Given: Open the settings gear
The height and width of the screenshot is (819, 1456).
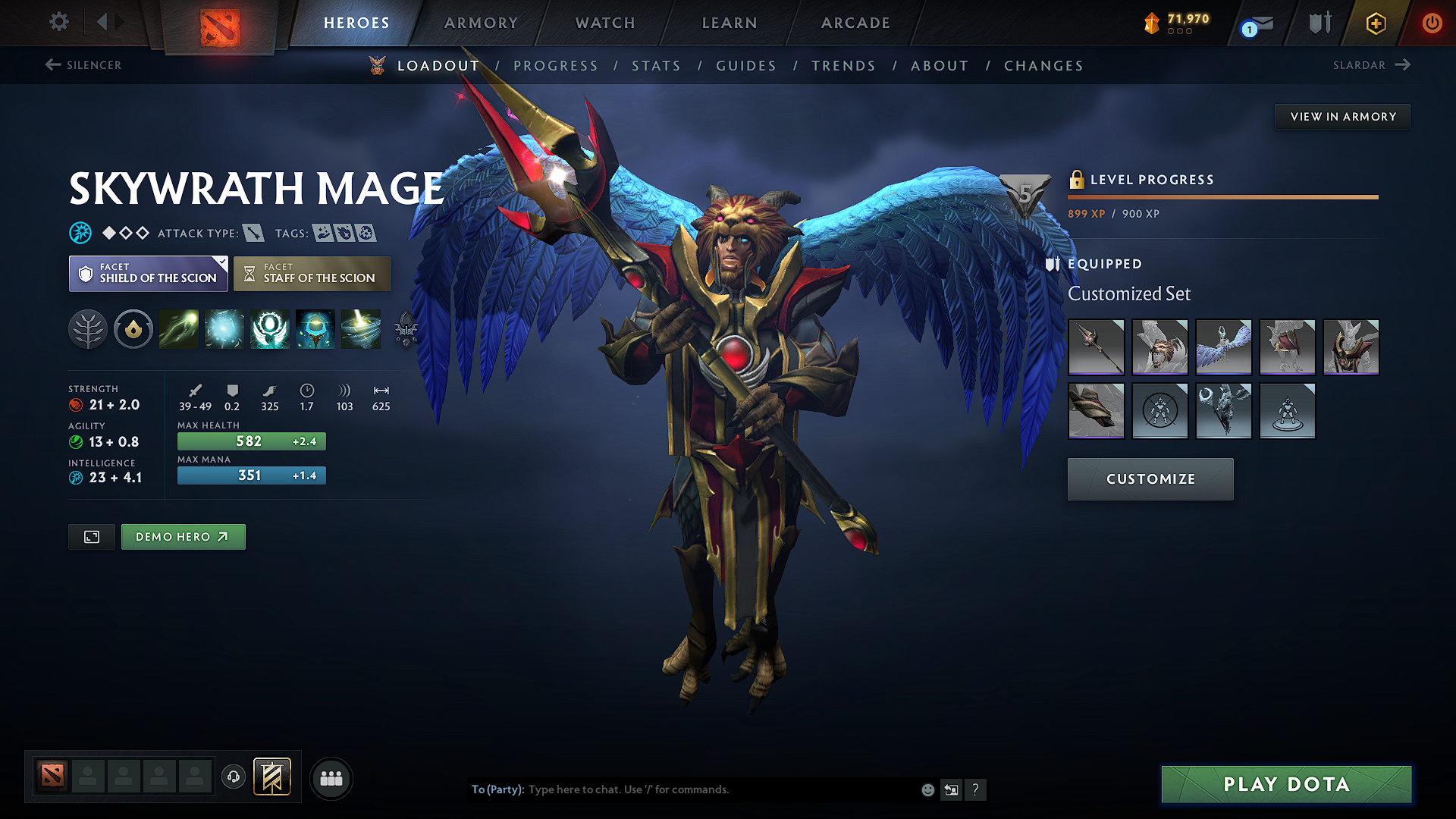Looking at the screenshot, I should [x=58, y=22].
